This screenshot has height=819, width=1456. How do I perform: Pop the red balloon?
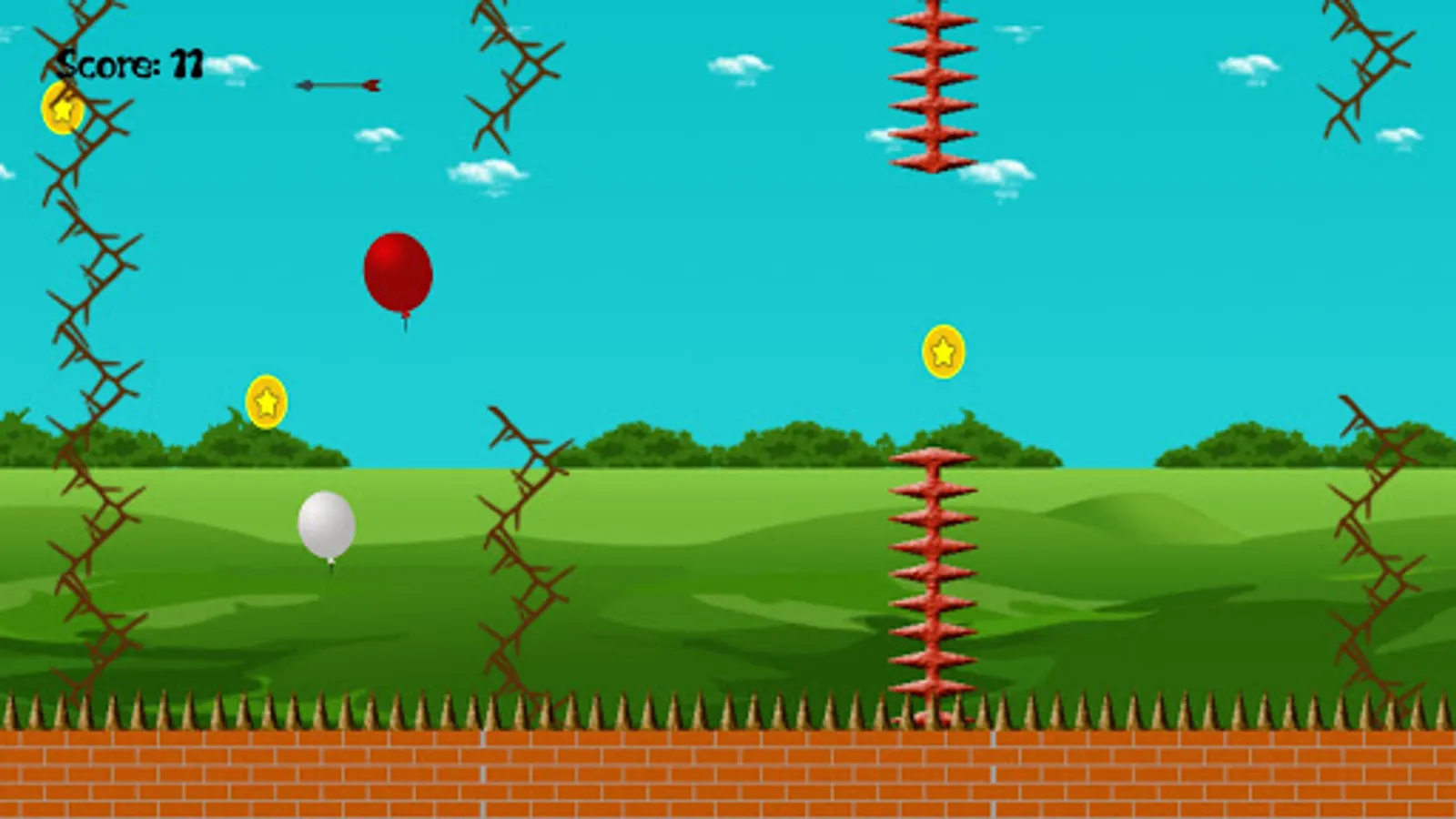click(x=399, y=273)
